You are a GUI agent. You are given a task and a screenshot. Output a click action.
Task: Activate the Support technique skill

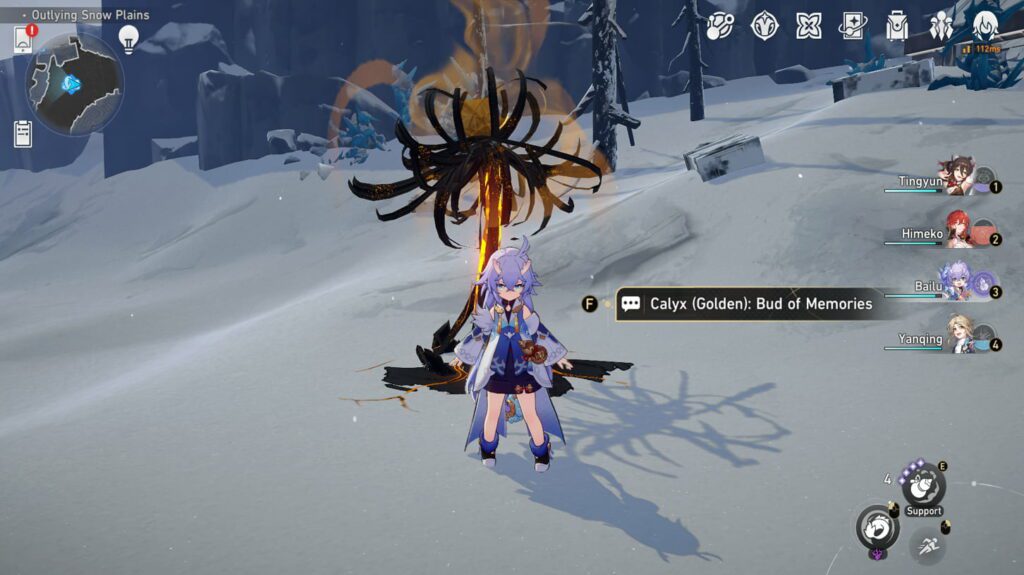[923, 486]
